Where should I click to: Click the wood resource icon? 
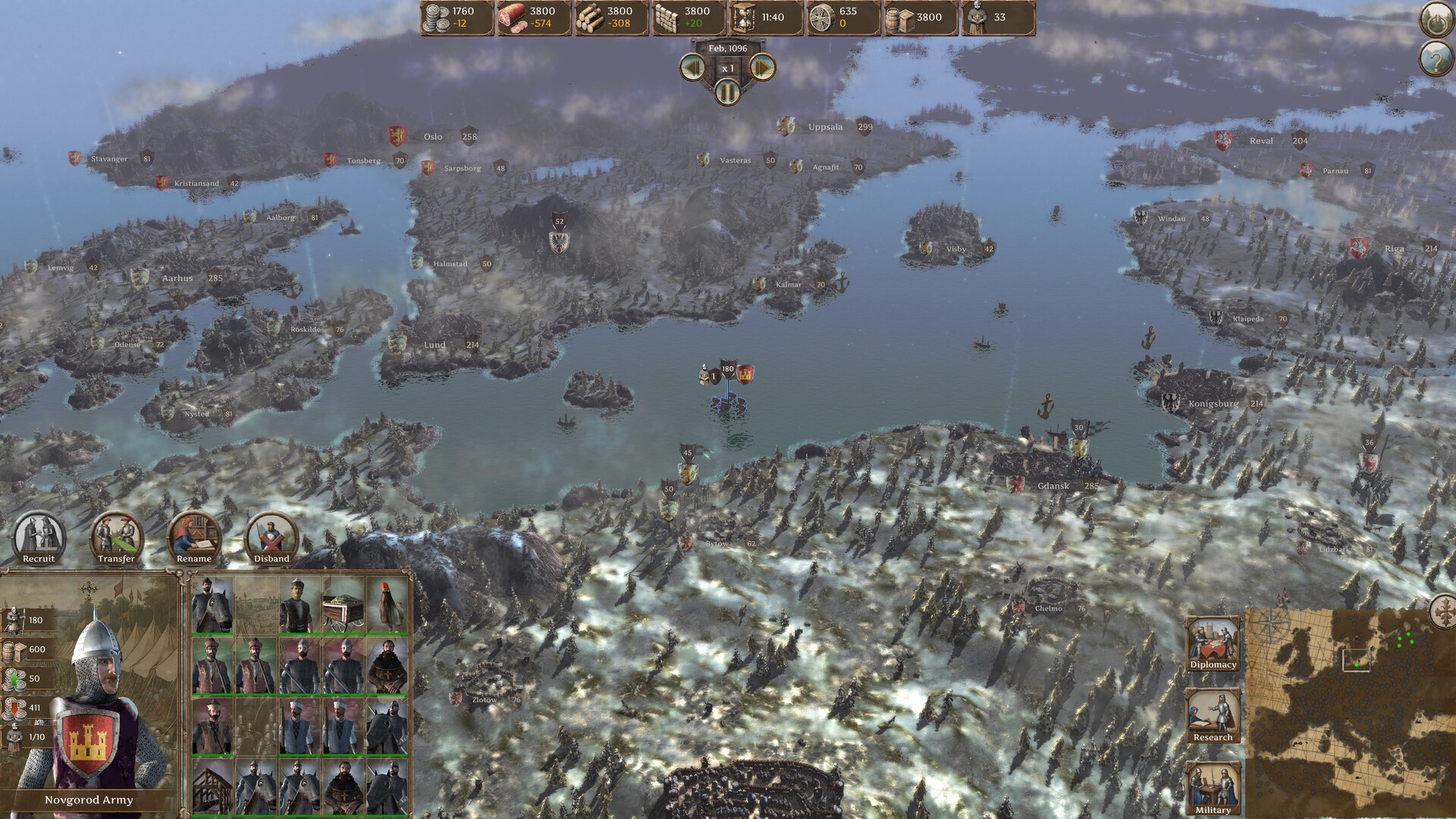(x=591, y=18)
